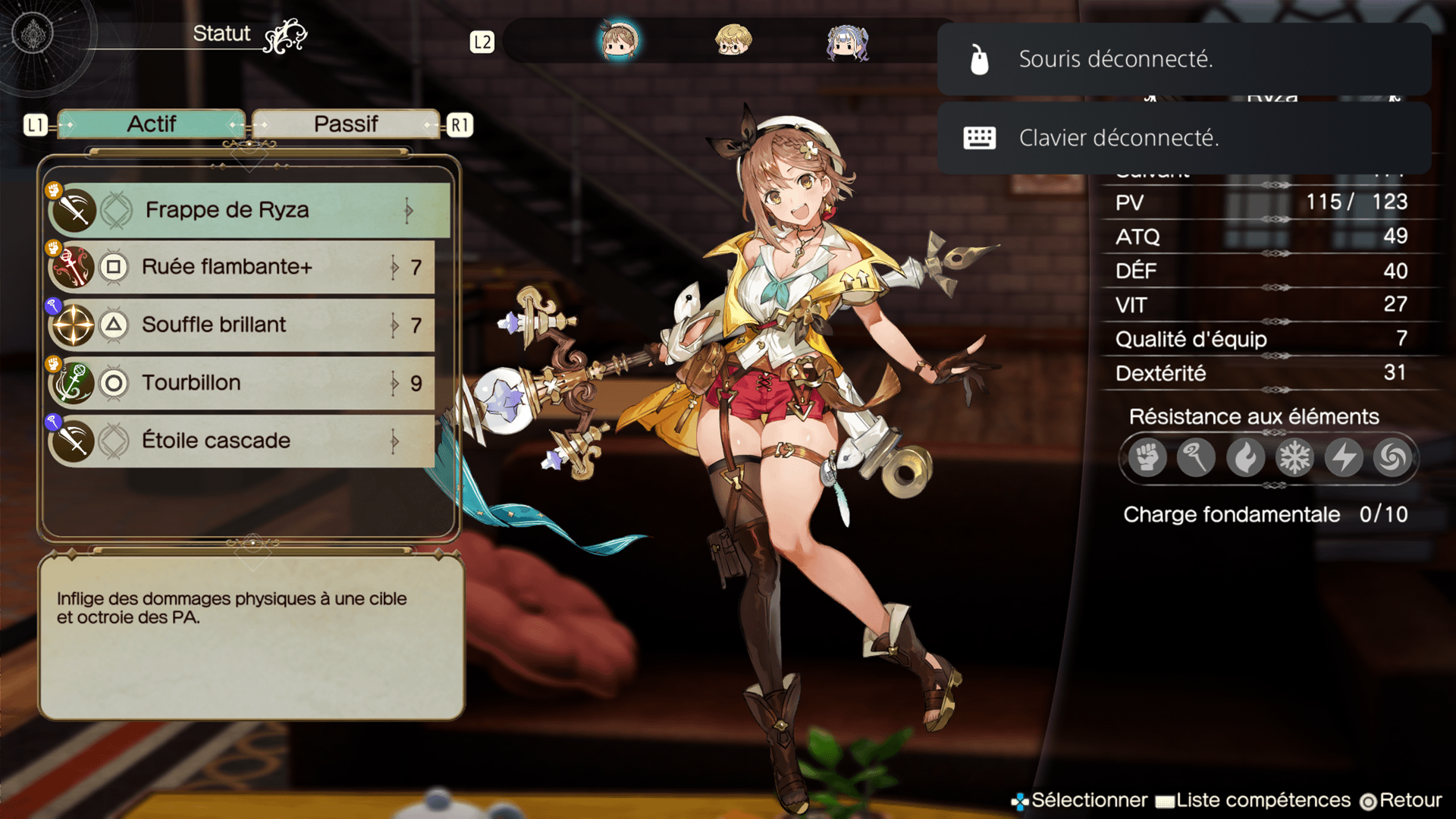The height and width of the screenshot is (819, 1456).
Task: Switch to the blond glasses character portrait
Action: click(733, 41)
